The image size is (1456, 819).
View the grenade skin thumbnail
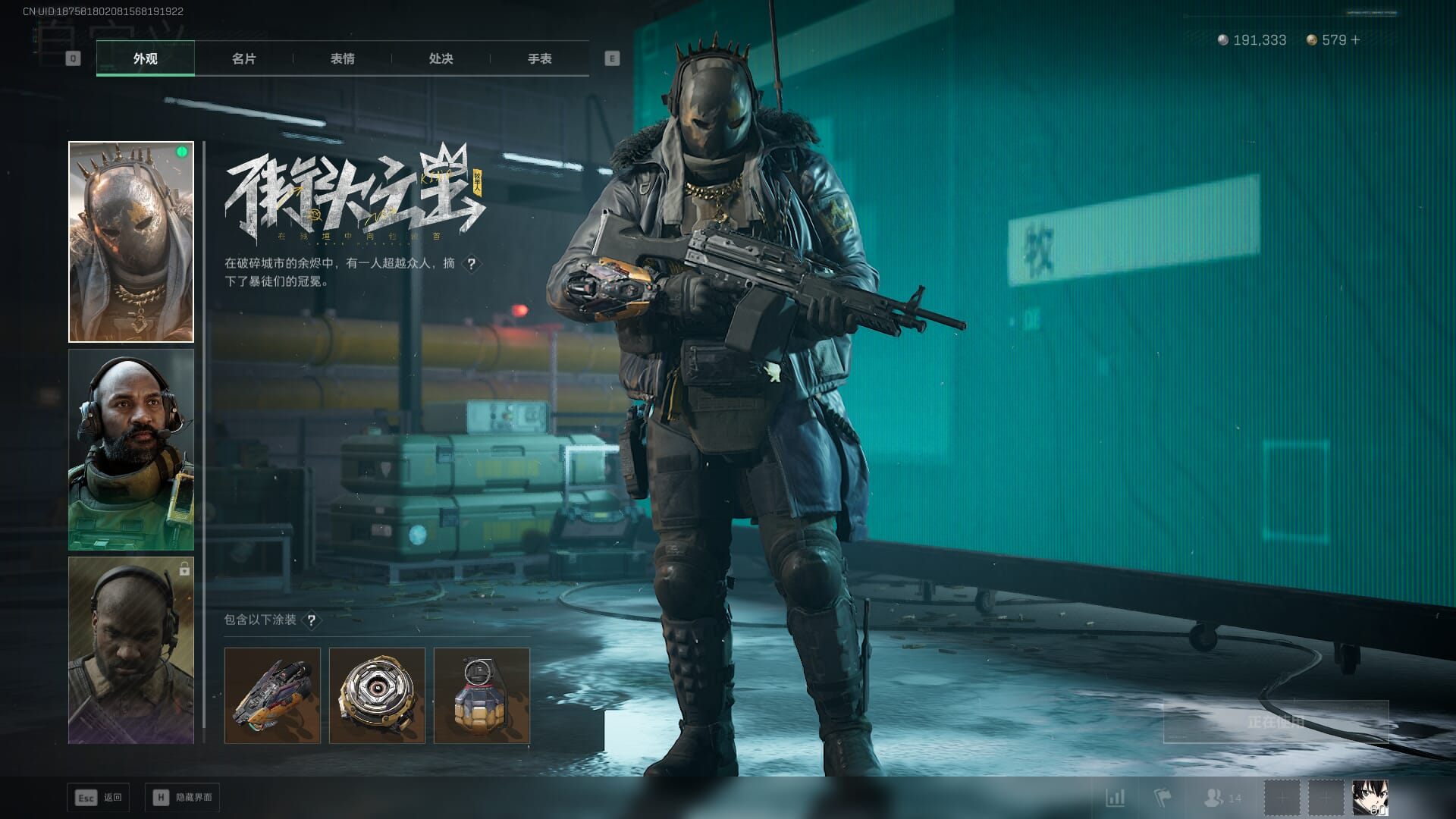pos(482,695)
